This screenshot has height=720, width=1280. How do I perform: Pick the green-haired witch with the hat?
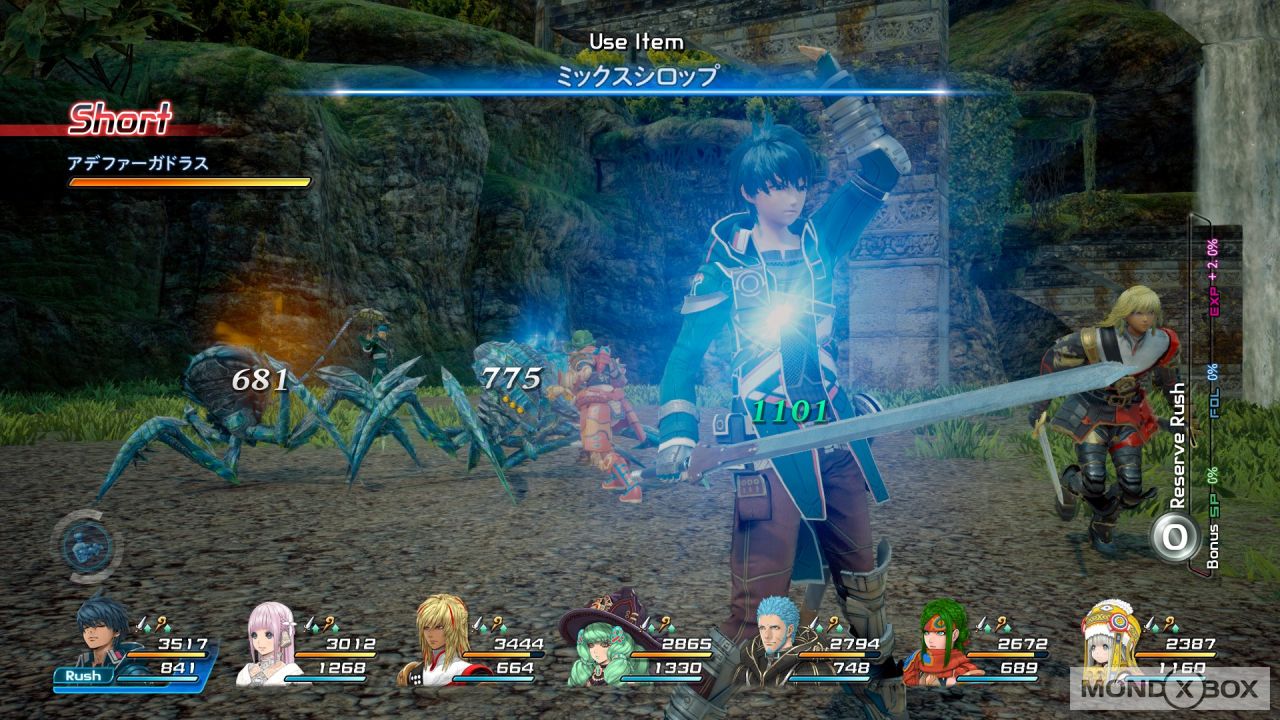[600, 640]
